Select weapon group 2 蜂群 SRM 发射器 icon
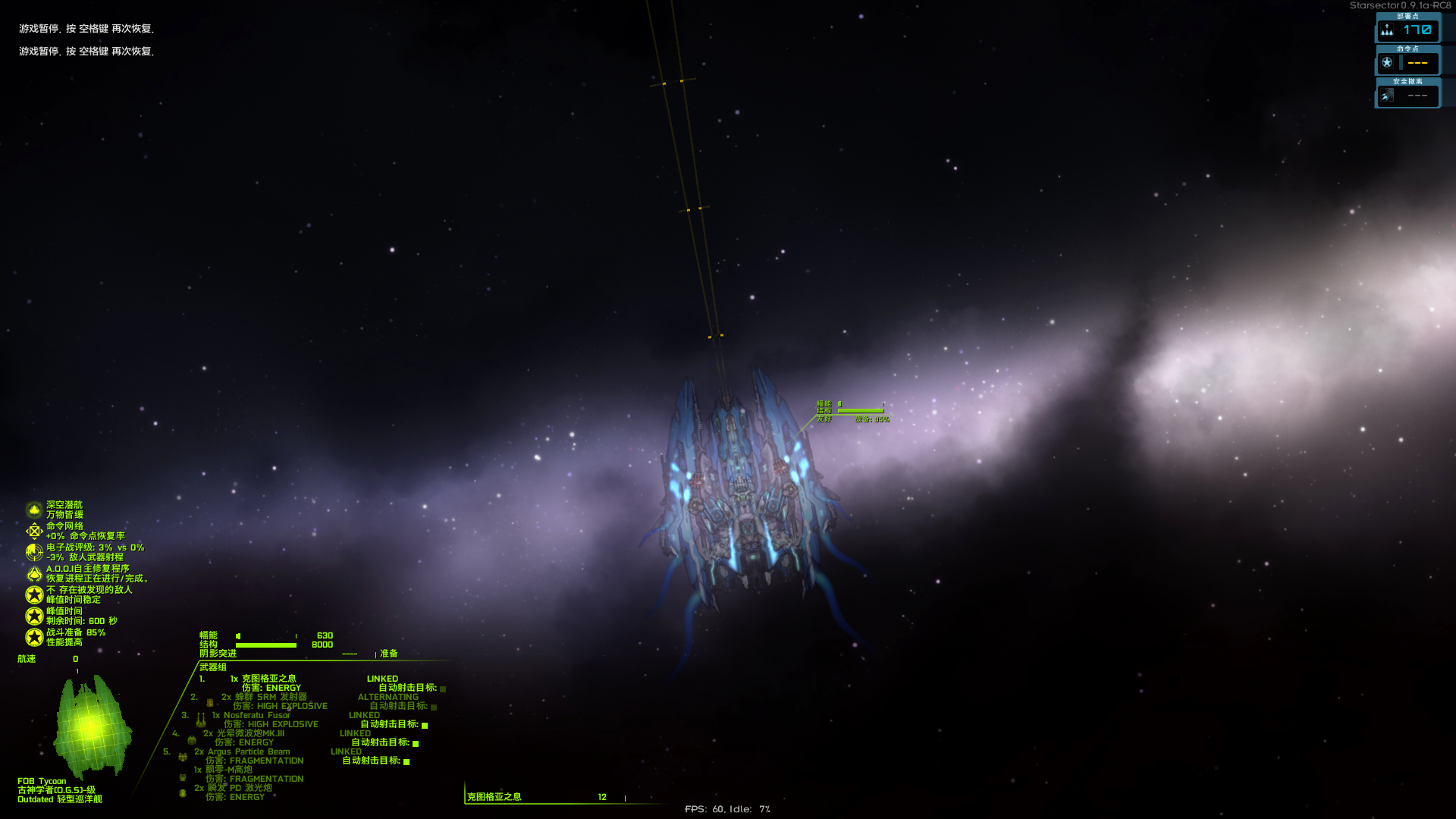Screen dimensions: 1456x819 point(209,704)
